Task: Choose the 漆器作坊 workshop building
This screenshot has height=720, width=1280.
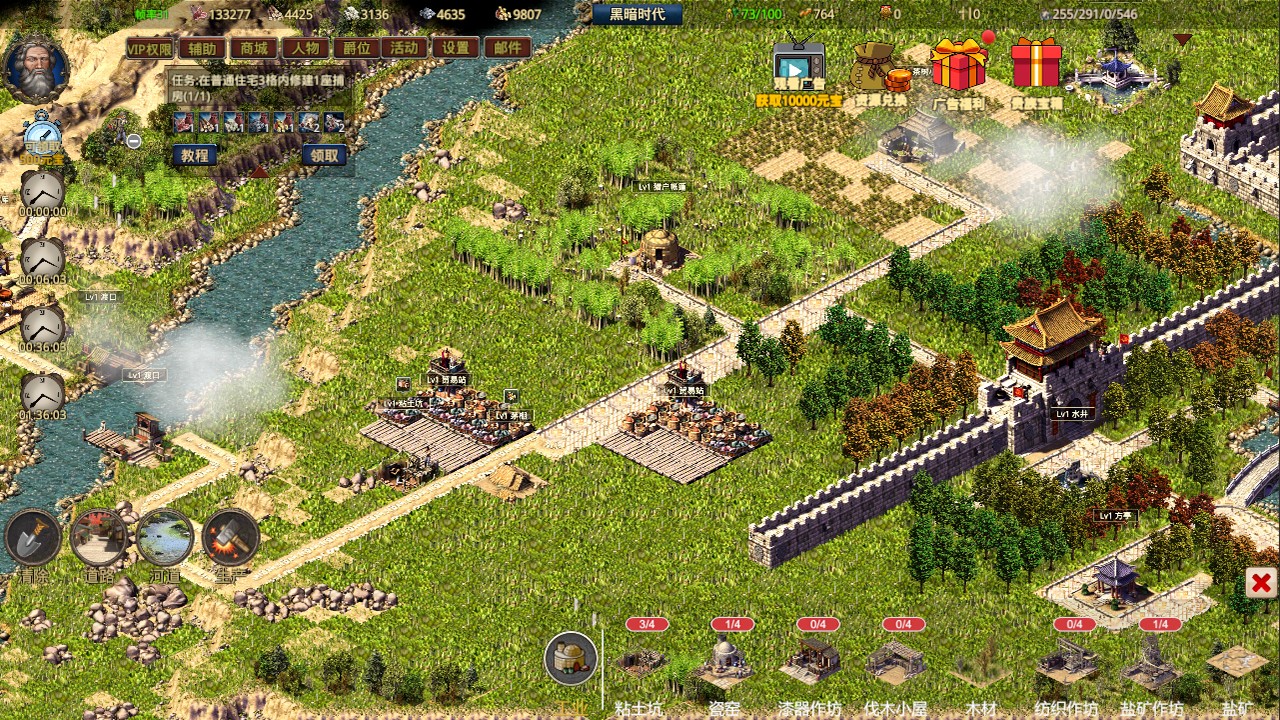Action: click(810, 661)
